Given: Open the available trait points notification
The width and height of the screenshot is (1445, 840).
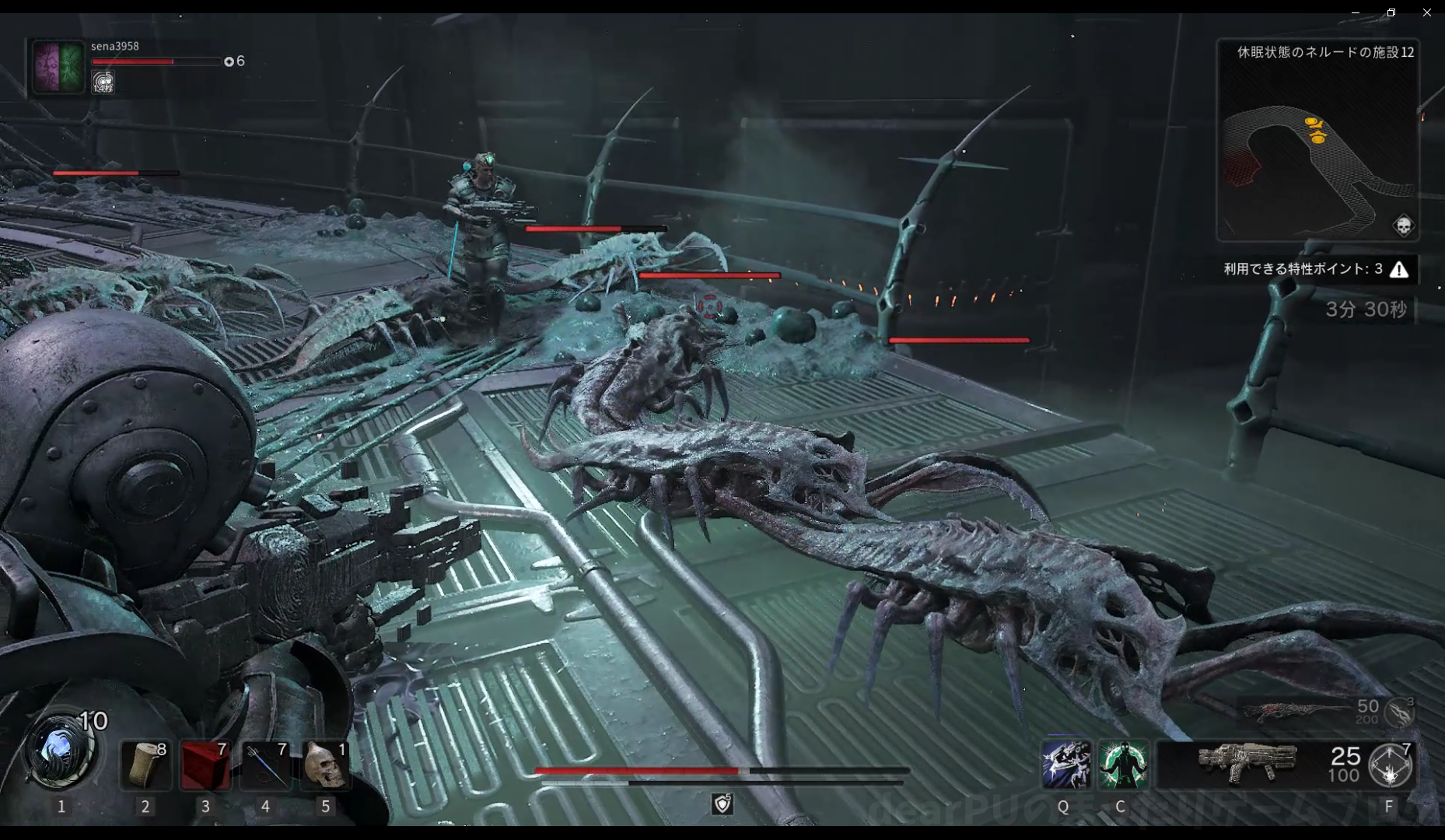Looking at the screenshot, I should coord(1316,269).
